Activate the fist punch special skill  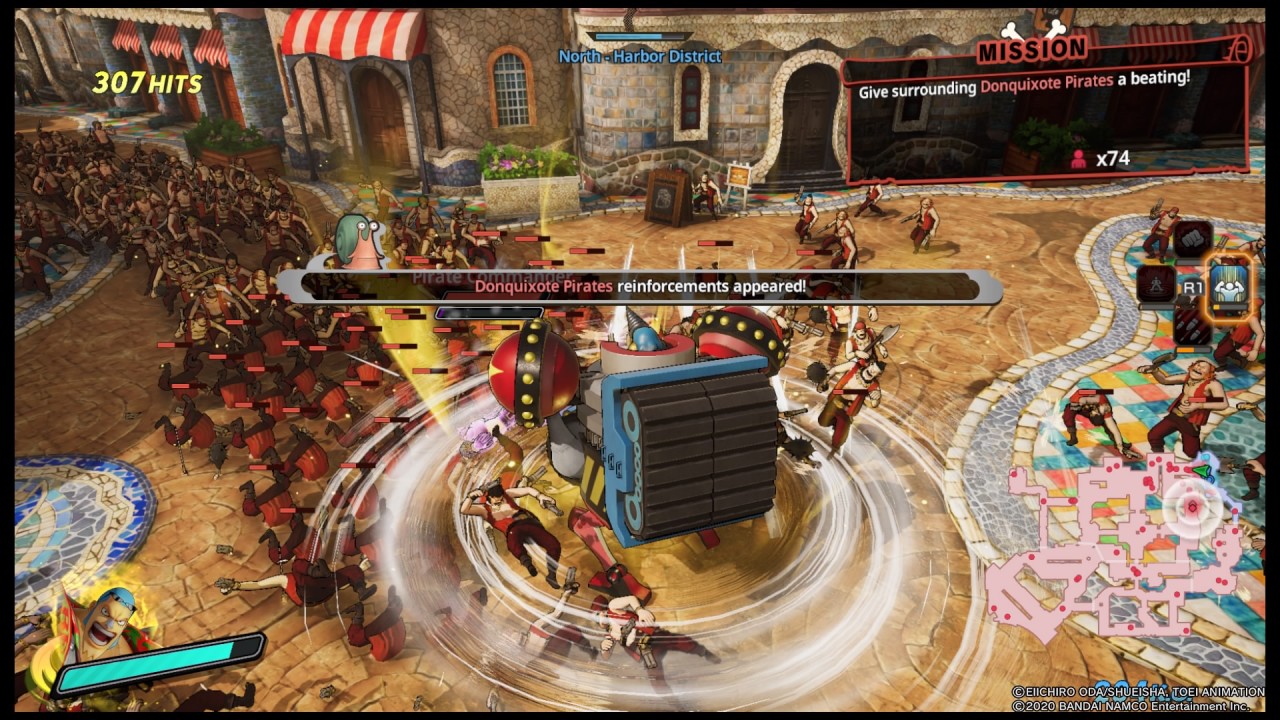pos(1192,239)
